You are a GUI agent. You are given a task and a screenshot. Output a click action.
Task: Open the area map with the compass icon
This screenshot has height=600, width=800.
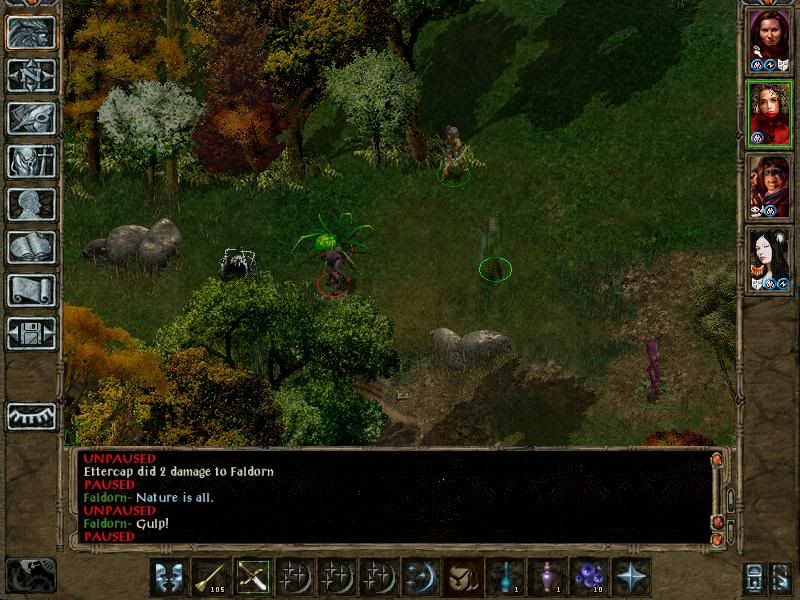(31, 75)
